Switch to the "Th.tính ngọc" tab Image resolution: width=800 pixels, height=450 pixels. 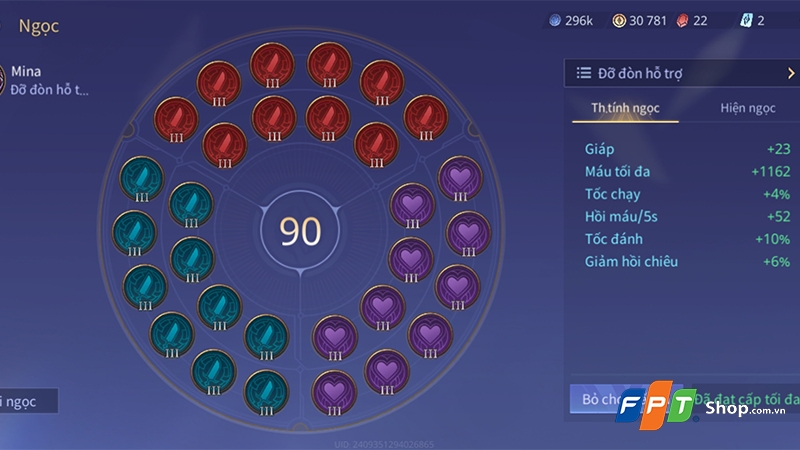coord(625,108)
